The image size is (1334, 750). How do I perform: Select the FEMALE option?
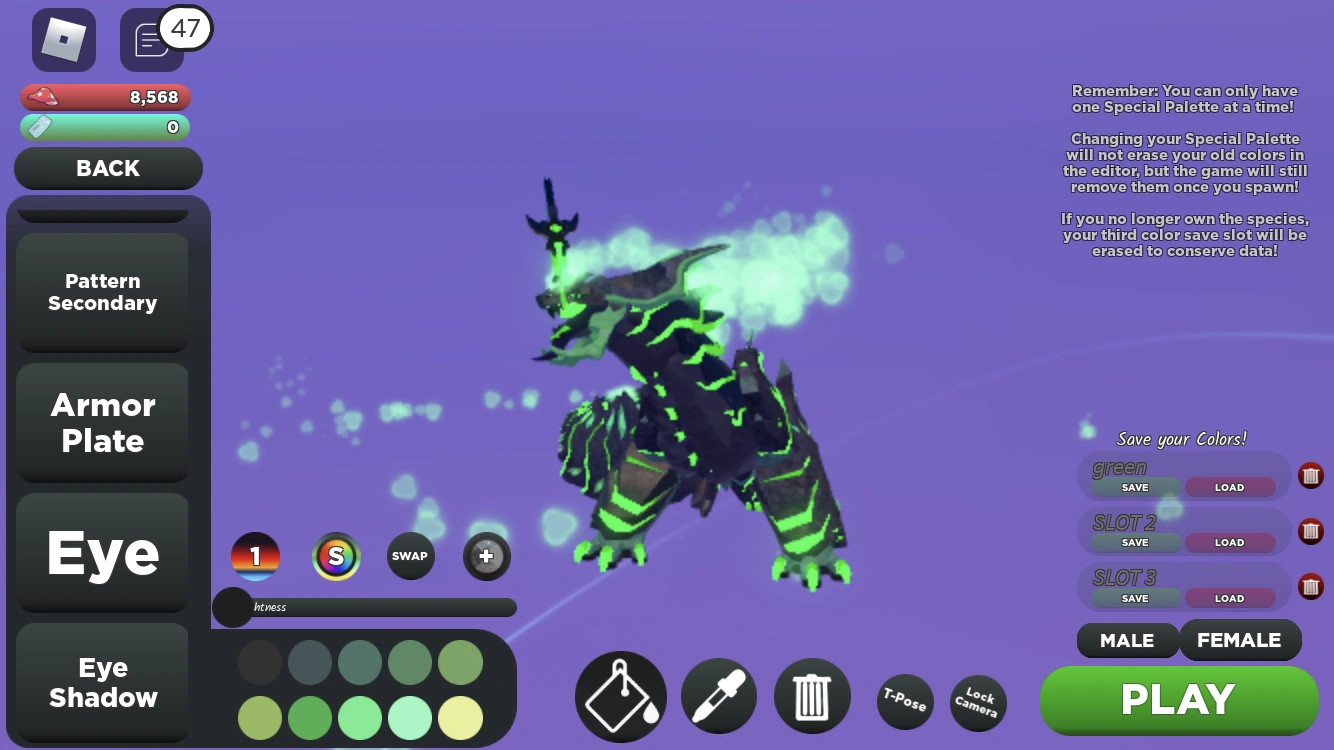point(1240,640)
